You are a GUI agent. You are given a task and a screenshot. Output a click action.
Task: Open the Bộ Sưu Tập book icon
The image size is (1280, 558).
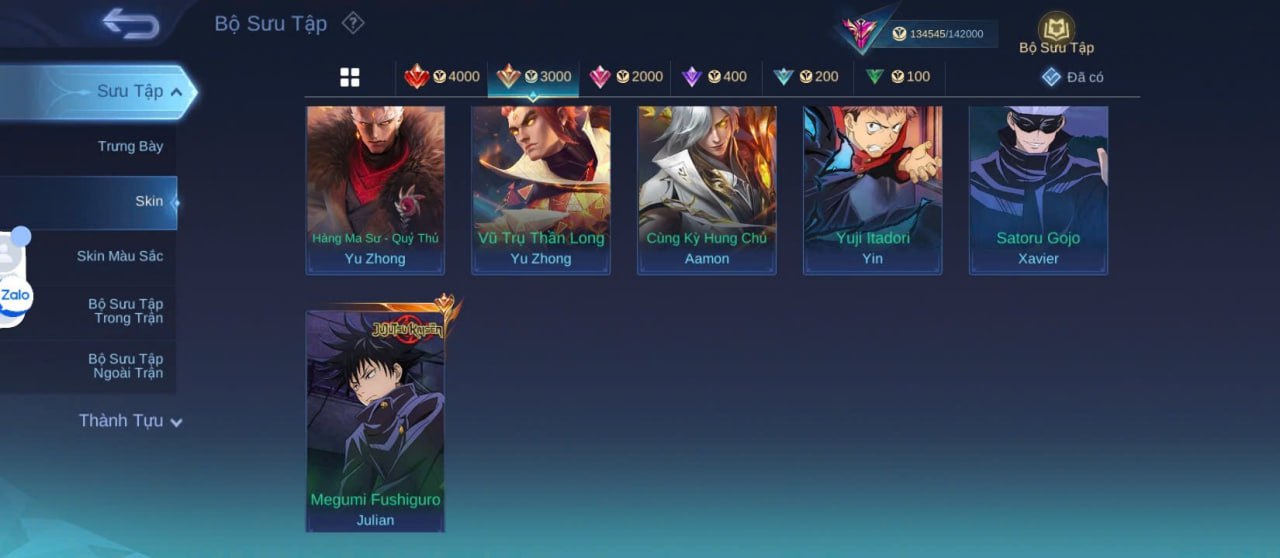(1056, 32)
